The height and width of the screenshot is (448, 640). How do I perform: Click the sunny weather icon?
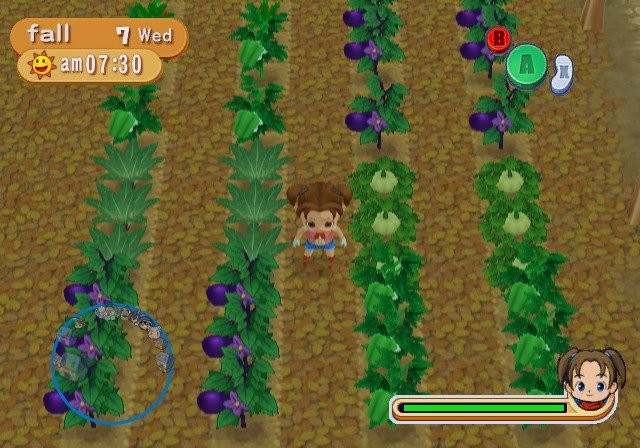tap(42, 67)
